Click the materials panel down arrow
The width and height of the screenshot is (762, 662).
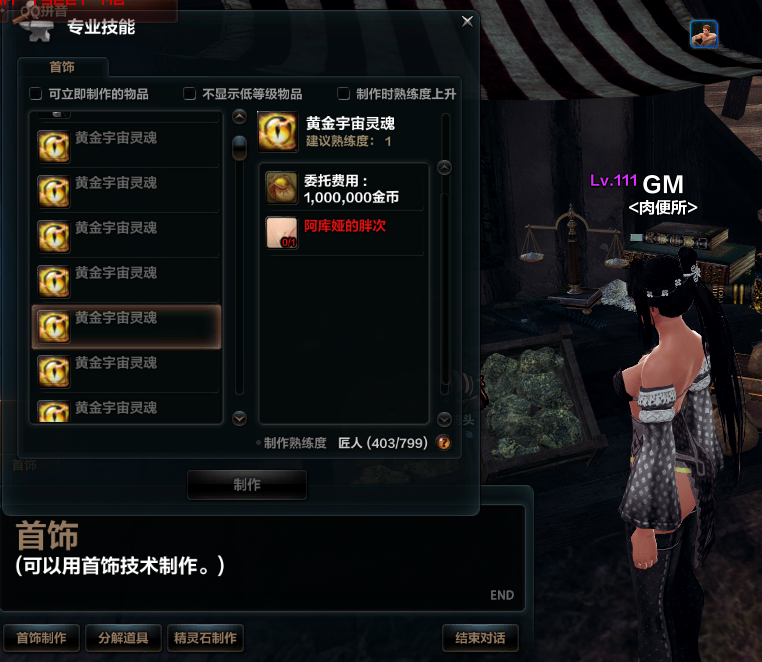(x=444, y=419)
